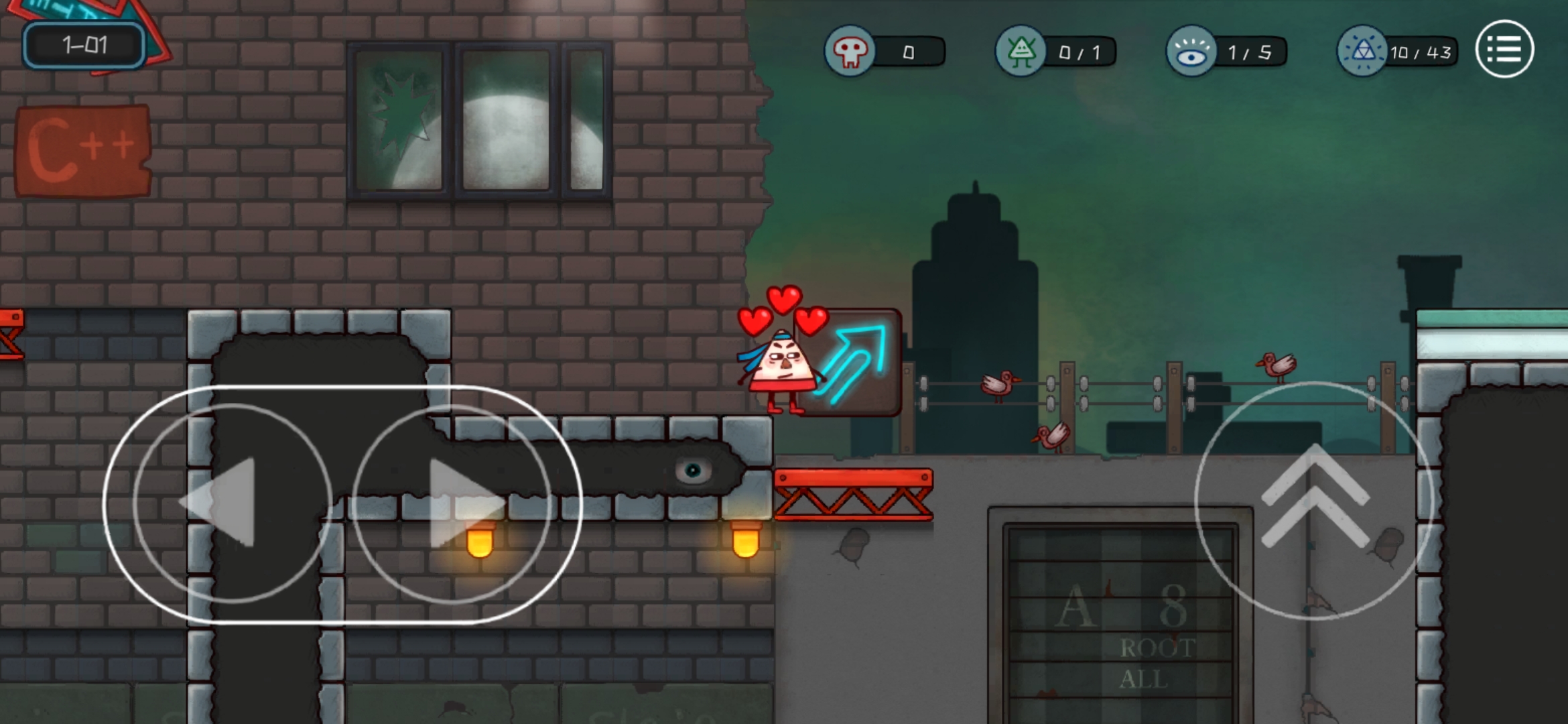Tap the eye collectible icon
The image size is (1568, 724).
(1191, 51)
